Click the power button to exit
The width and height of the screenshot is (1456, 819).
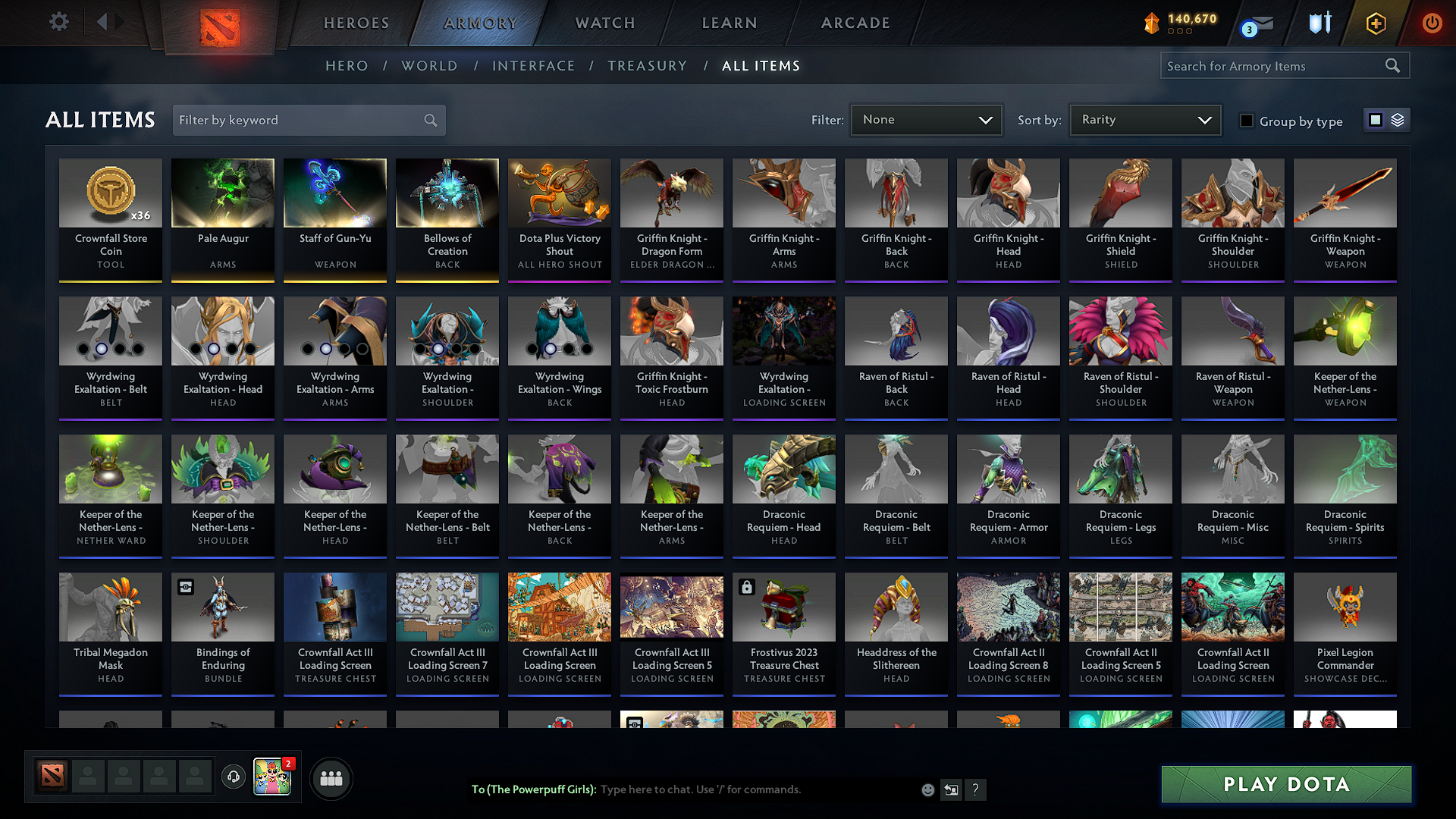coord(1432,23)
